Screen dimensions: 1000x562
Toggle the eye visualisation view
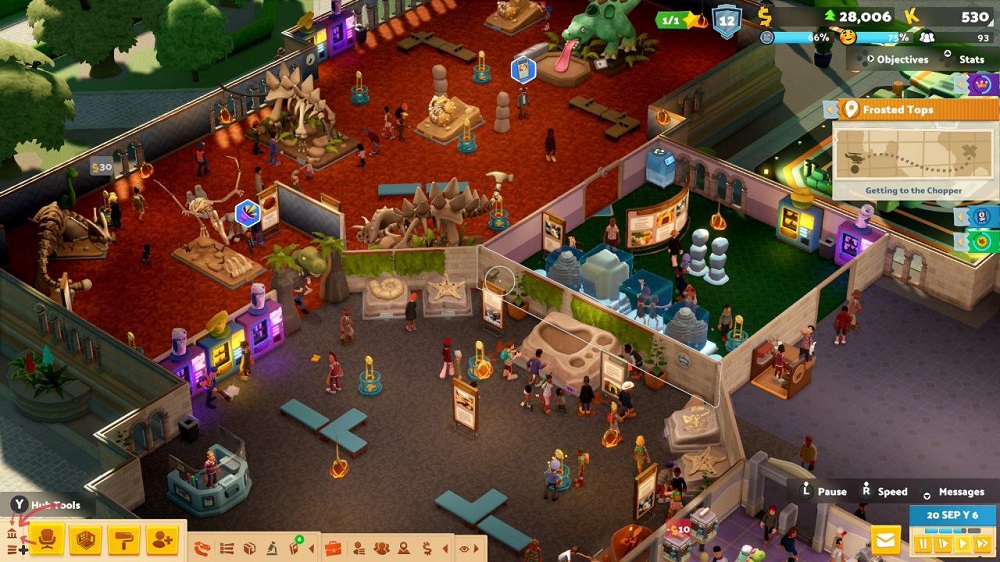click(464, 548)
